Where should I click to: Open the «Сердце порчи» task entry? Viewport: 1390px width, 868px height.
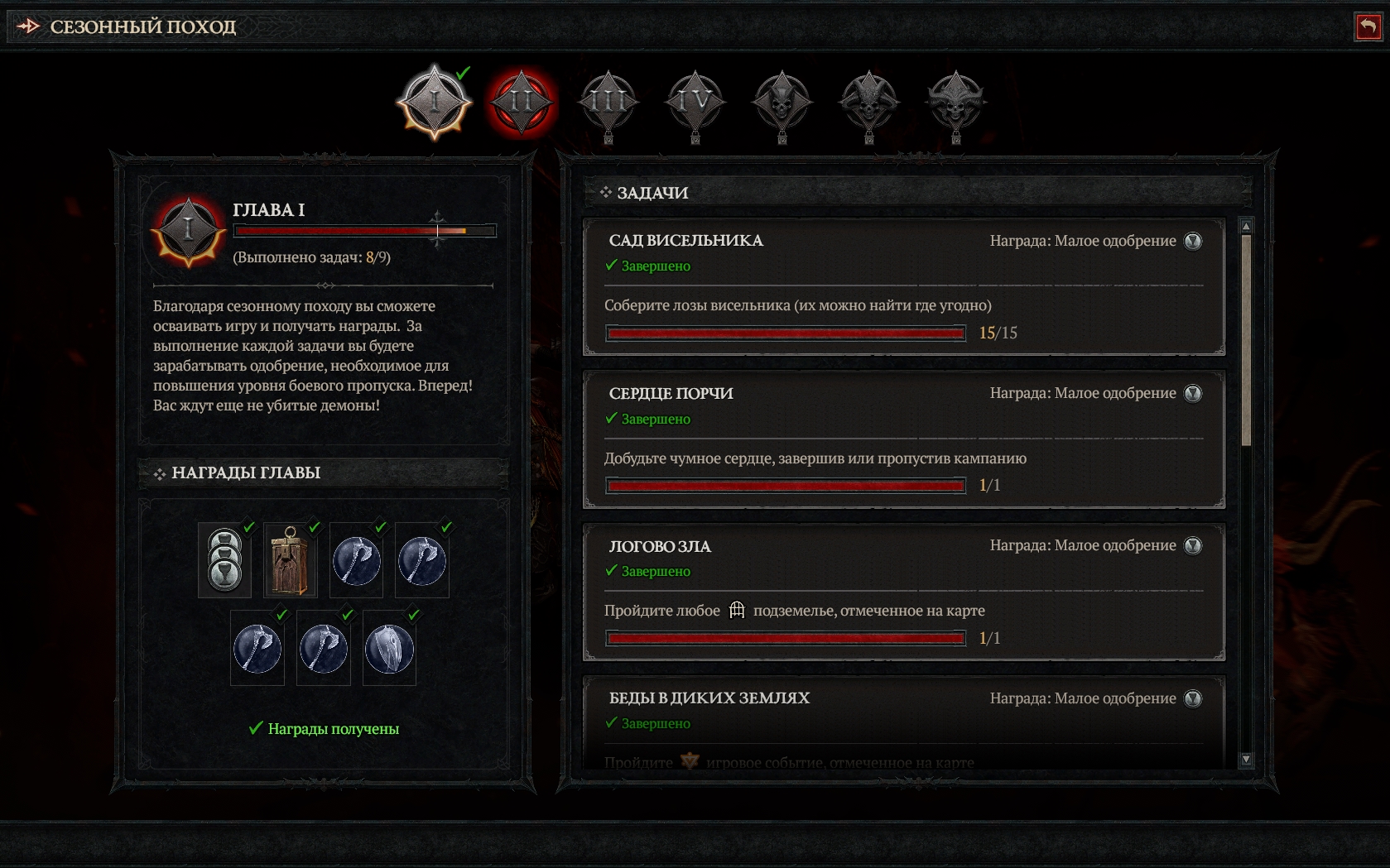(903, 439)
